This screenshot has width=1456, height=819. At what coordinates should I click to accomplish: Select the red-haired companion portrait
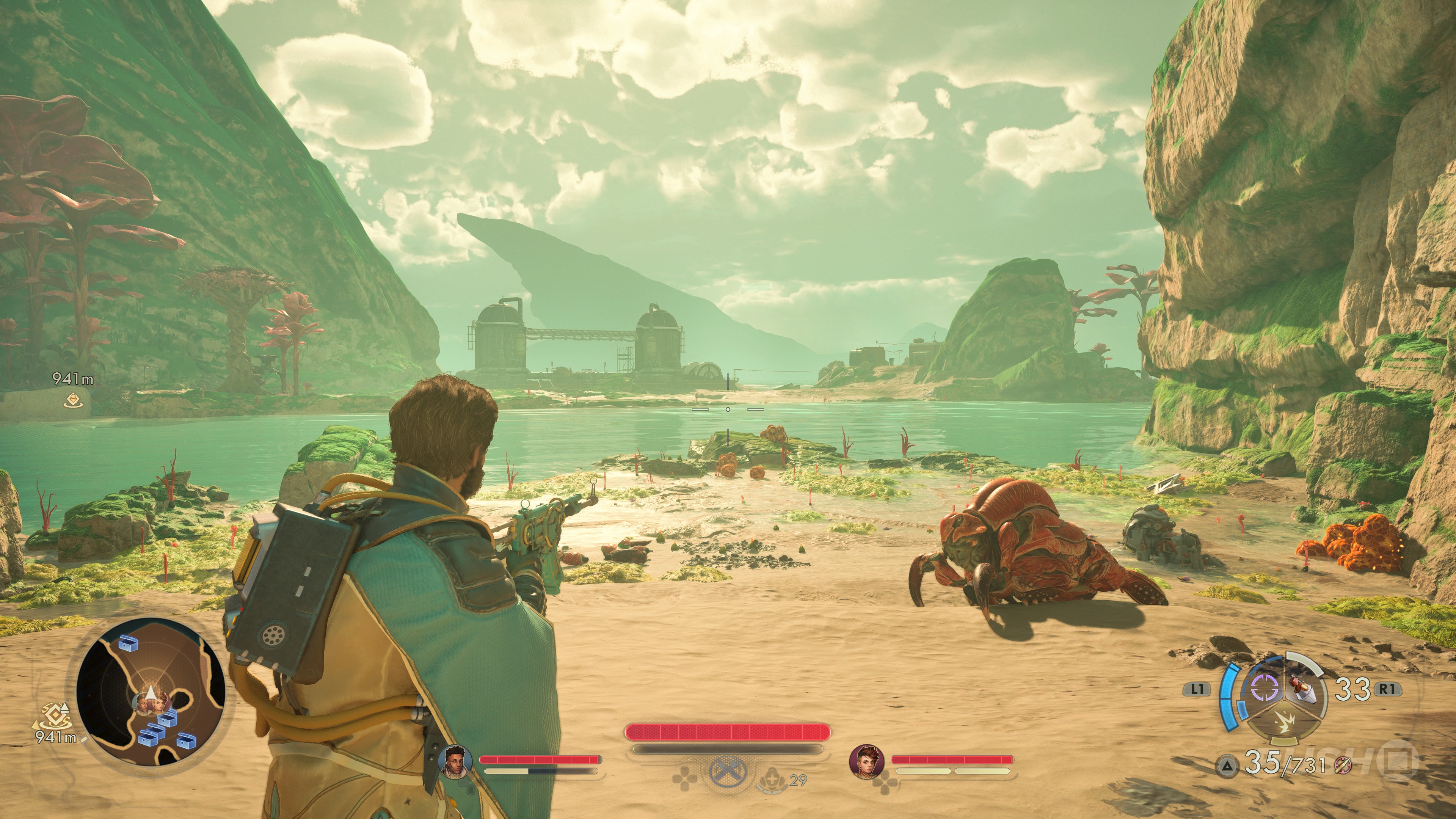pyautogui.click(x=866, y=761)
